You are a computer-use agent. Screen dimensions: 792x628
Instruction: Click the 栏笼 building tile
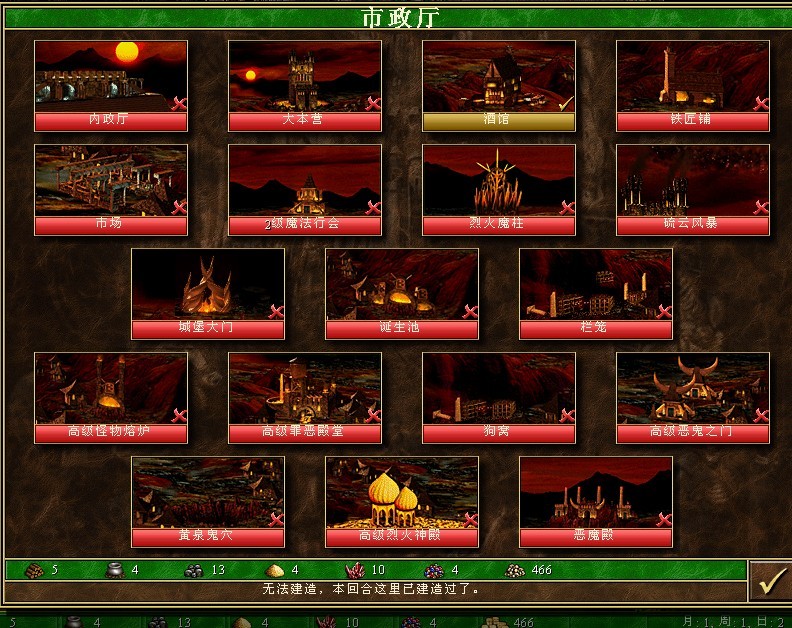pyautogui.click(x=596, y=294)
